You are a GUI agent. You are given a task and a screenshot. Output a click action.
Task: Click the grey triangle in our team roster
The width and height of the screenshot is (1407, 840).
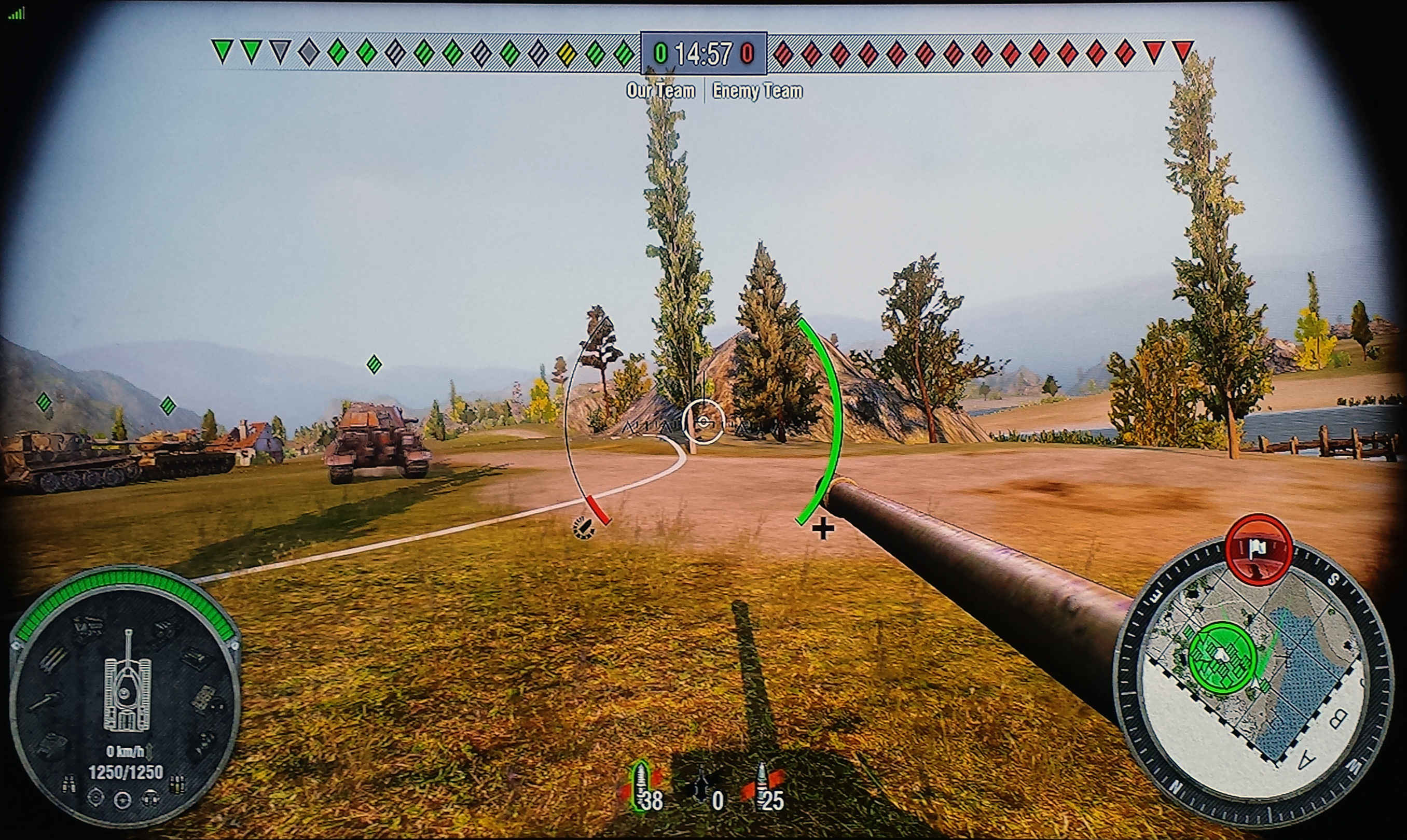280,51
